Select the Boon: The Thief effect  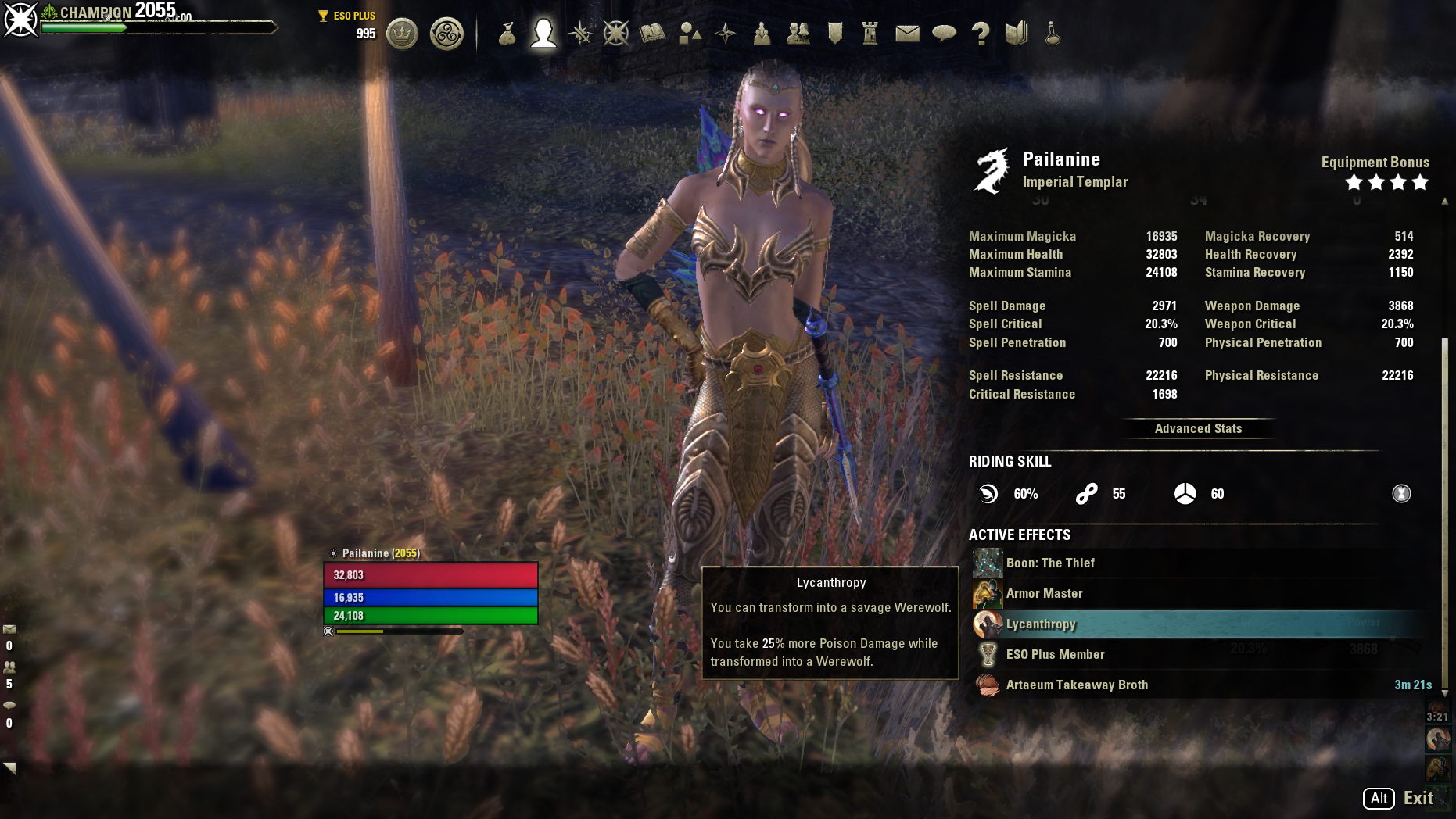pyautogui.click(x=1052, y=563)
